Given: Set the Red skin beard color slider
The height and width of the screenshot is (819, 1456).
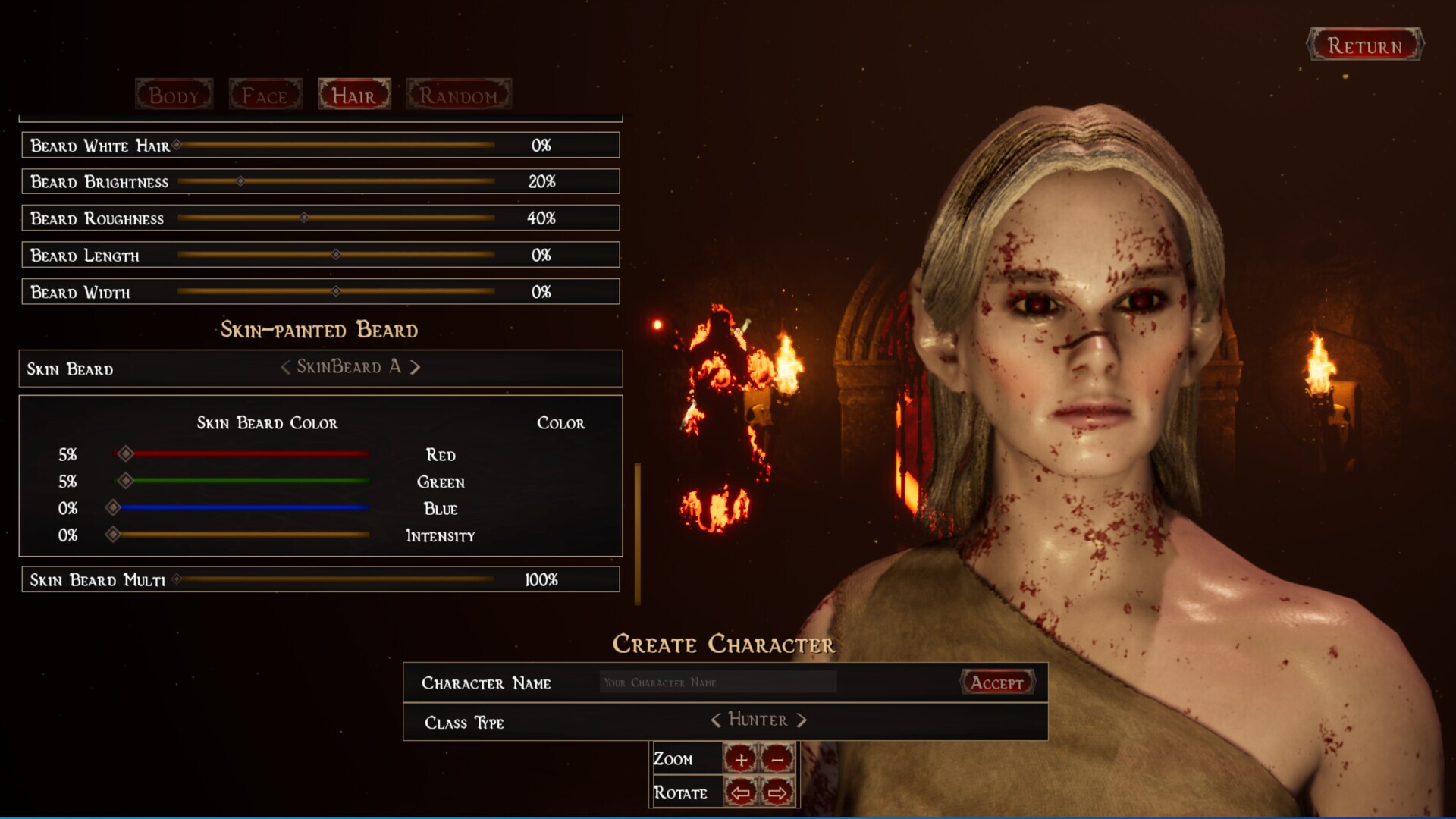Looking at the screenshot, I should pos(126,454).
